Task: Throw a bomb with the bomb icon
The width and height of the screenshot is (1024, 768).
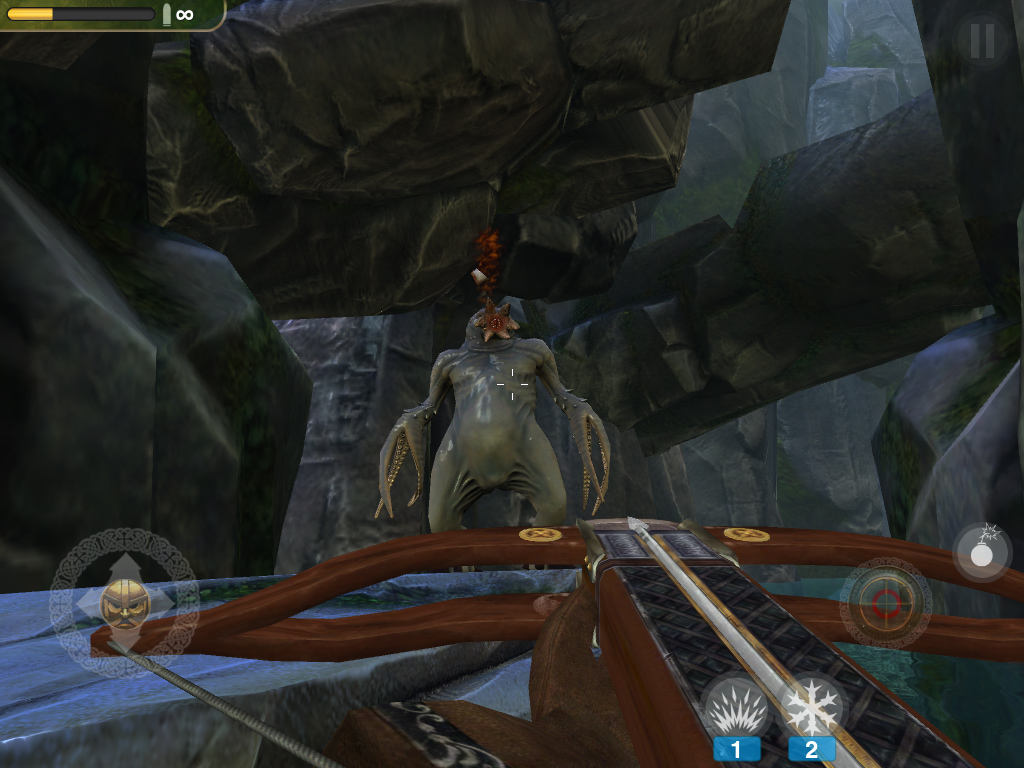Action: [981, 551]
